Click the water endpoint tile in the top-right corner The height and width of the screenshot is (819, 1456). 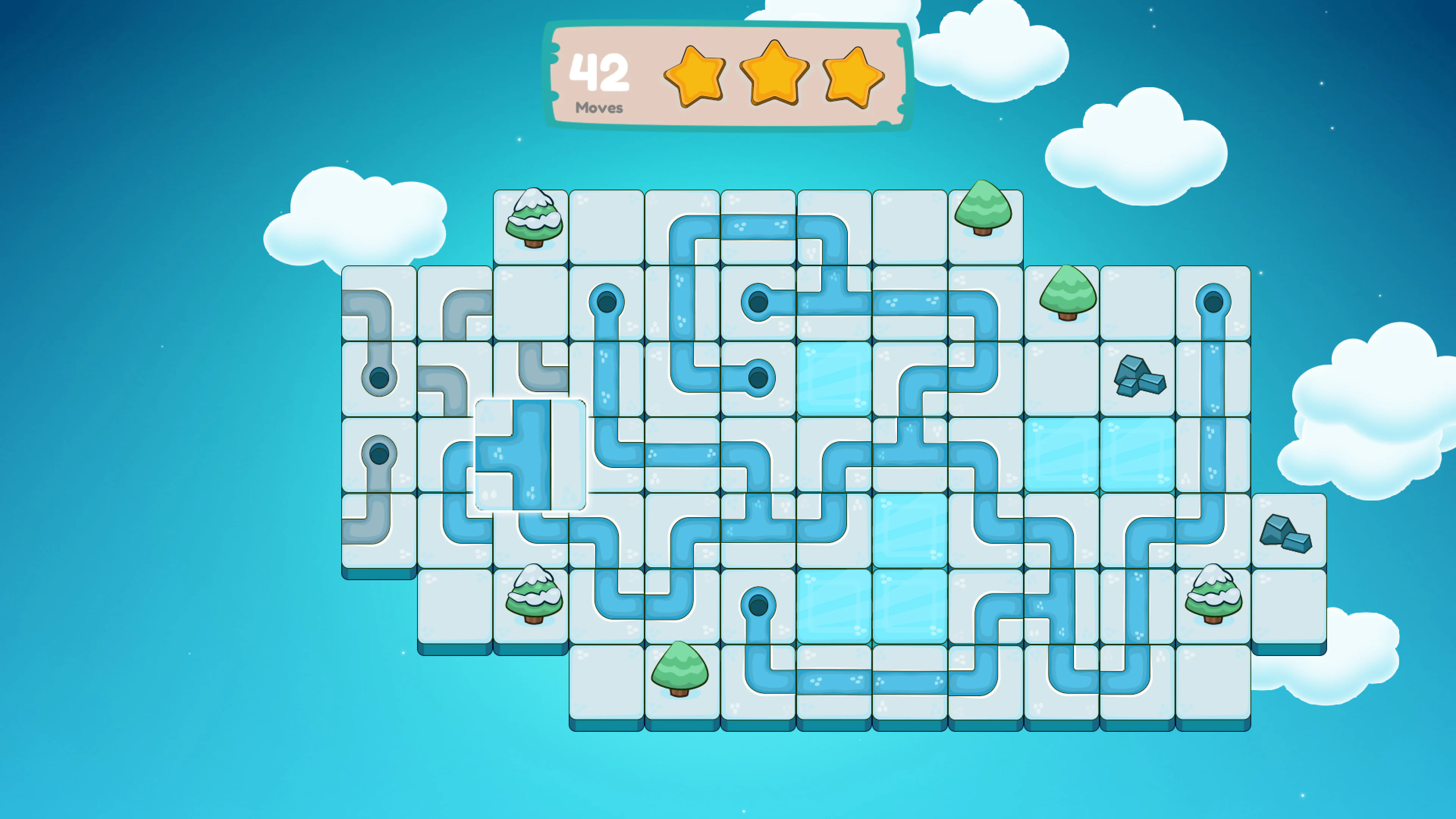1213,303
